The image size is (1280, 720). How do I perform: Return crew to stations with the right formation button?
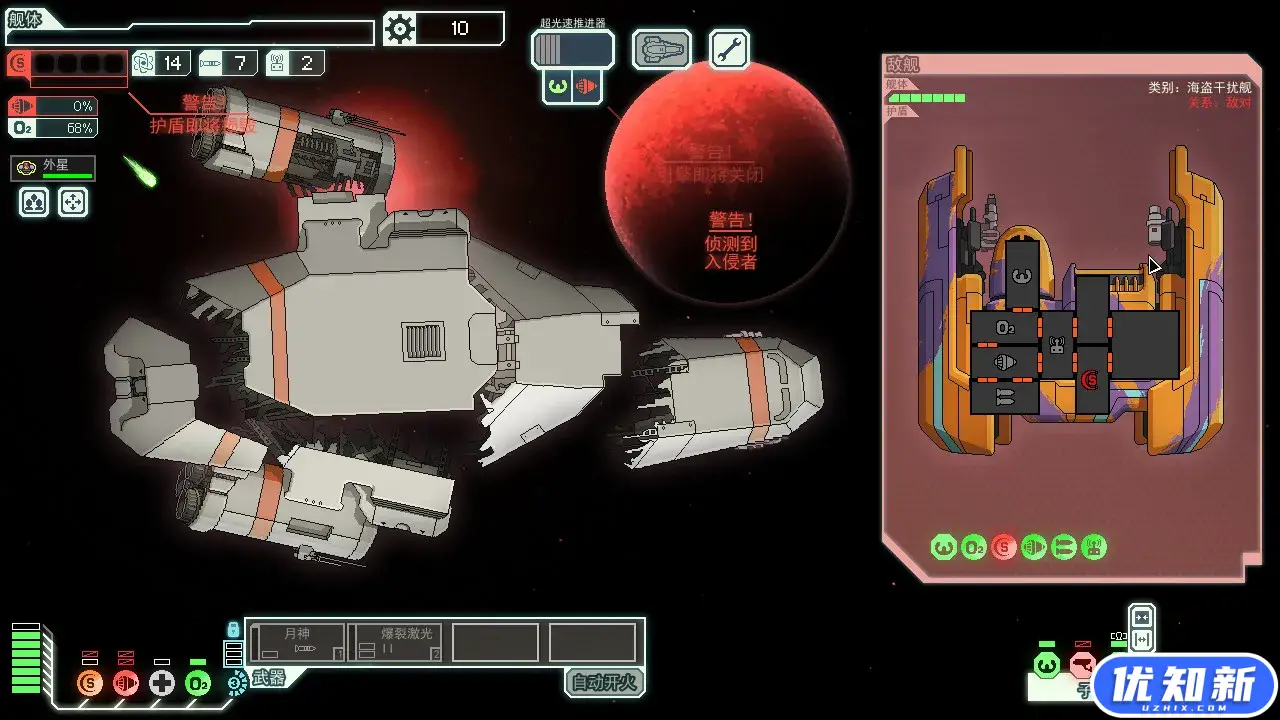pos(73,203)
